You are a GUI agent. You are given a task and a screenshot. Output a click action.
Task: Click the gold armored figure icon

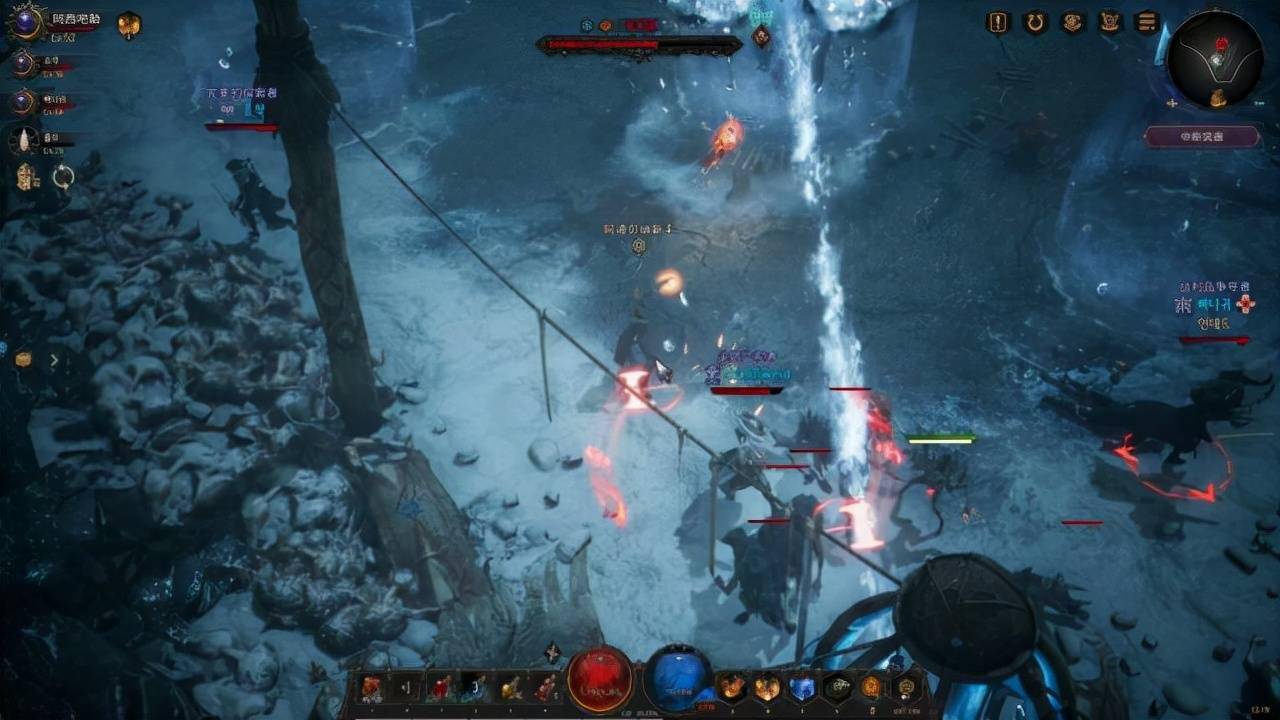[x=26, y=177]
